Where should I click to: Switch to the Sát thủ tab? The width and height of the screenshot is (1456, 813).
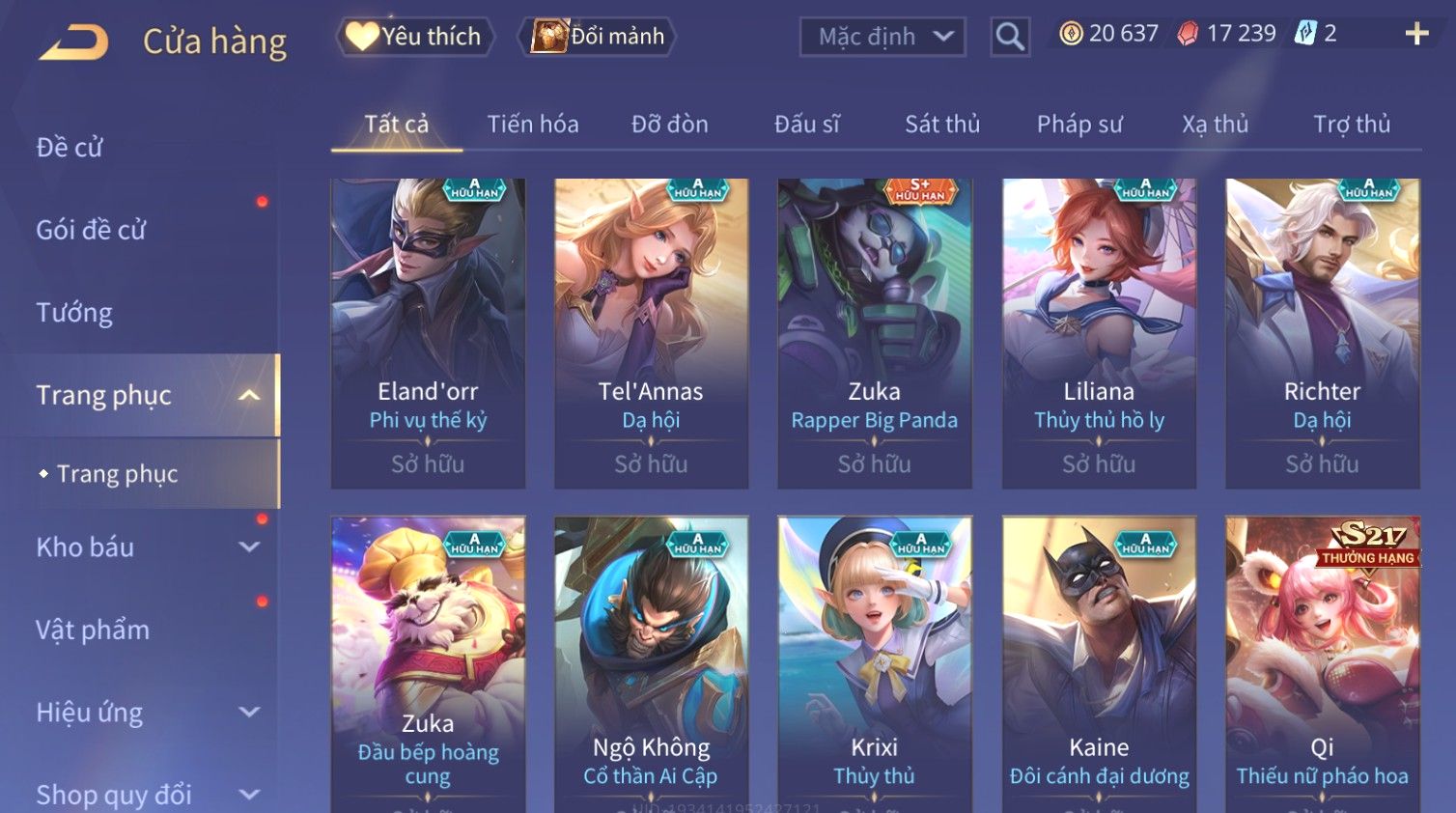coord(942,125)
